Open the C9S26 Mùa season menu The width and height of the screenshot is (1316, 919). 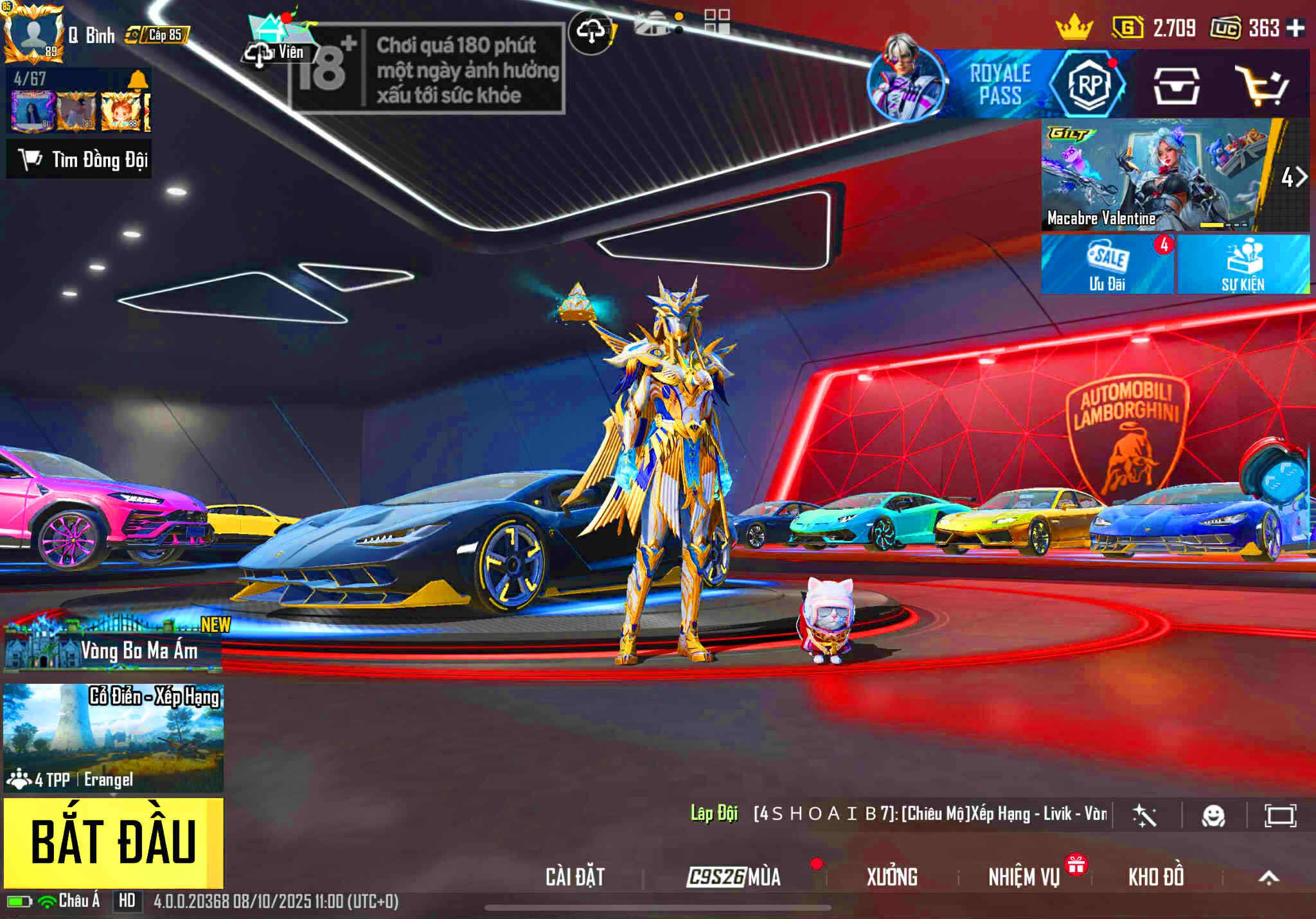coord(734,877)
